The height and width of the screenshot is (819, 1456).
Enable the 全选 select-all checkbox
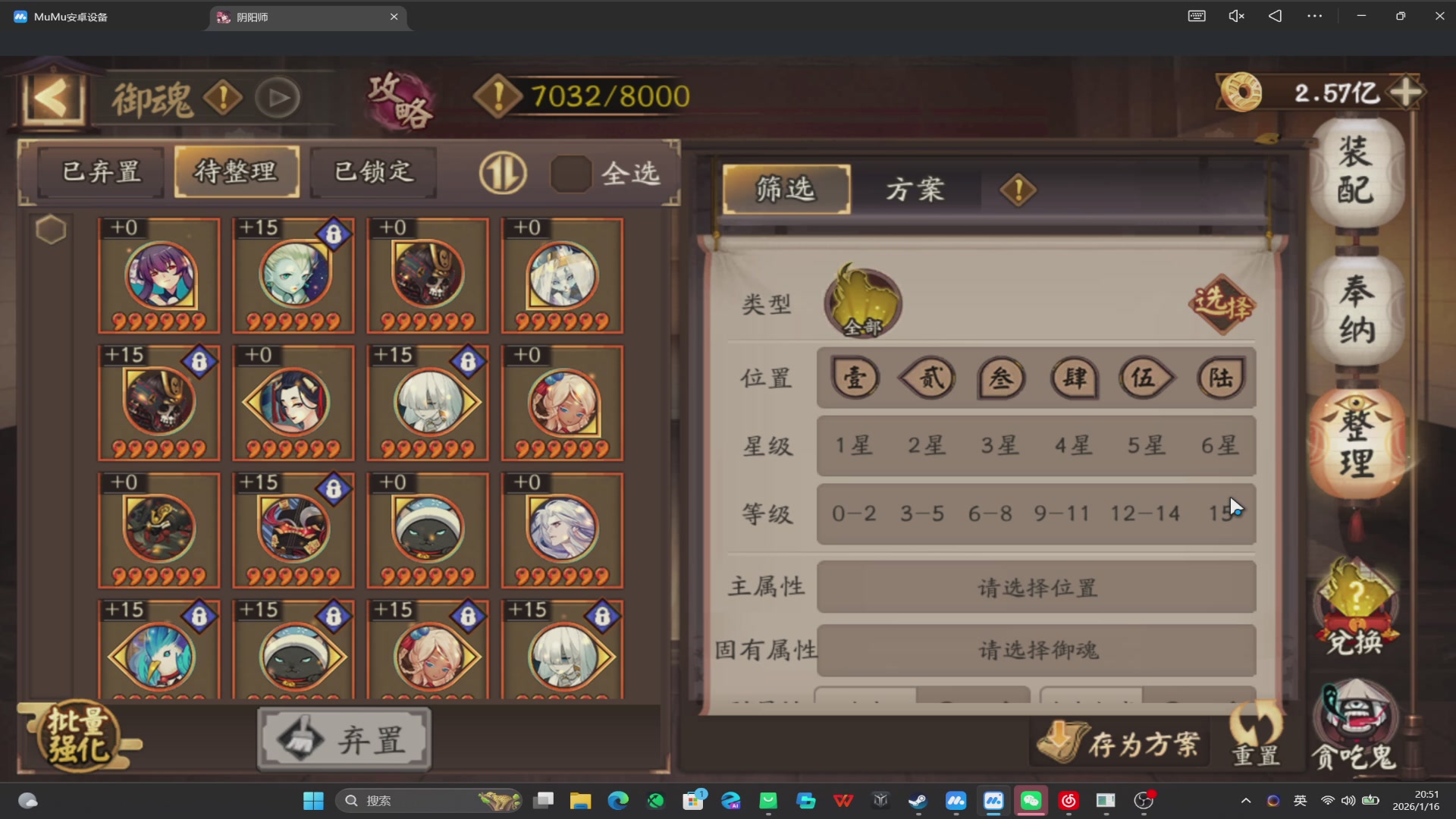[570, 173]
